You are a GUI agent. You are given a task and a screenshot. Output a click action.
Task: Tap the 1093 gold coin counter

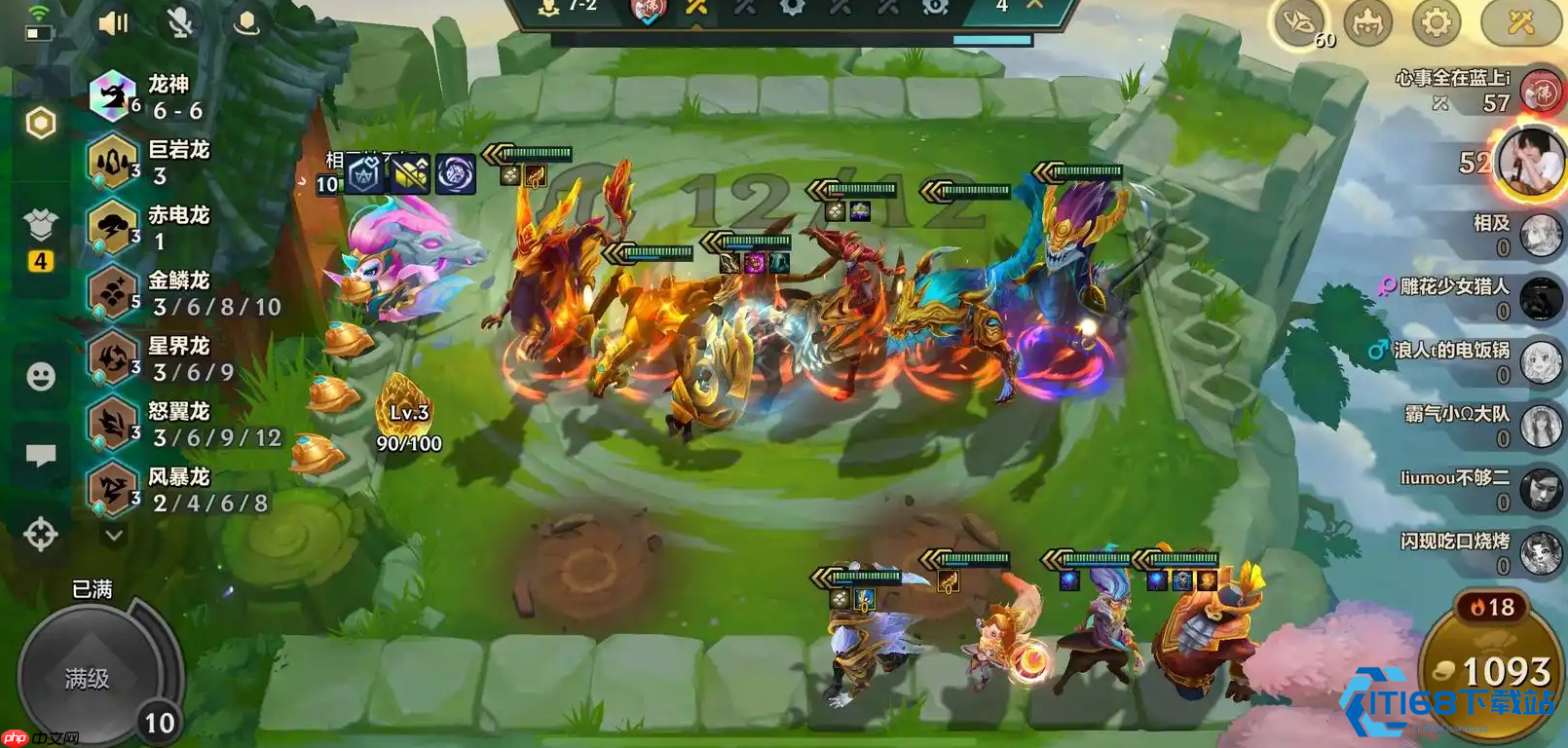(x=1493, y=671)
